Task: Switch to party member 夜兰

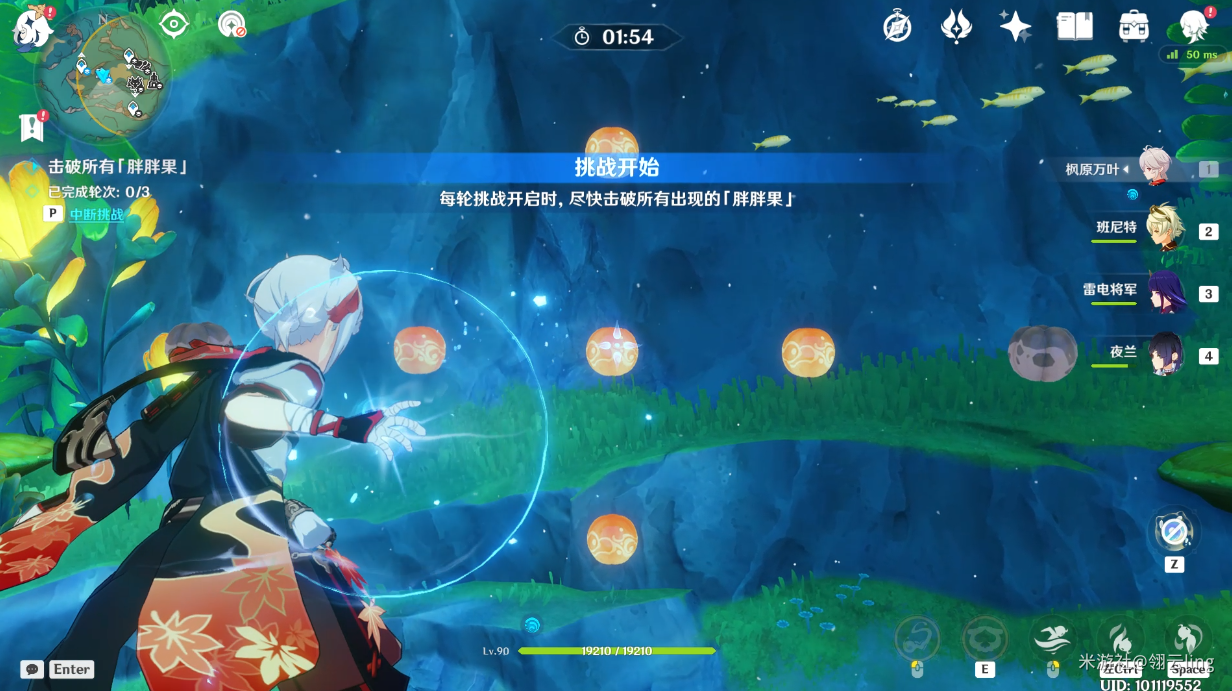Action: [1165, 353]
